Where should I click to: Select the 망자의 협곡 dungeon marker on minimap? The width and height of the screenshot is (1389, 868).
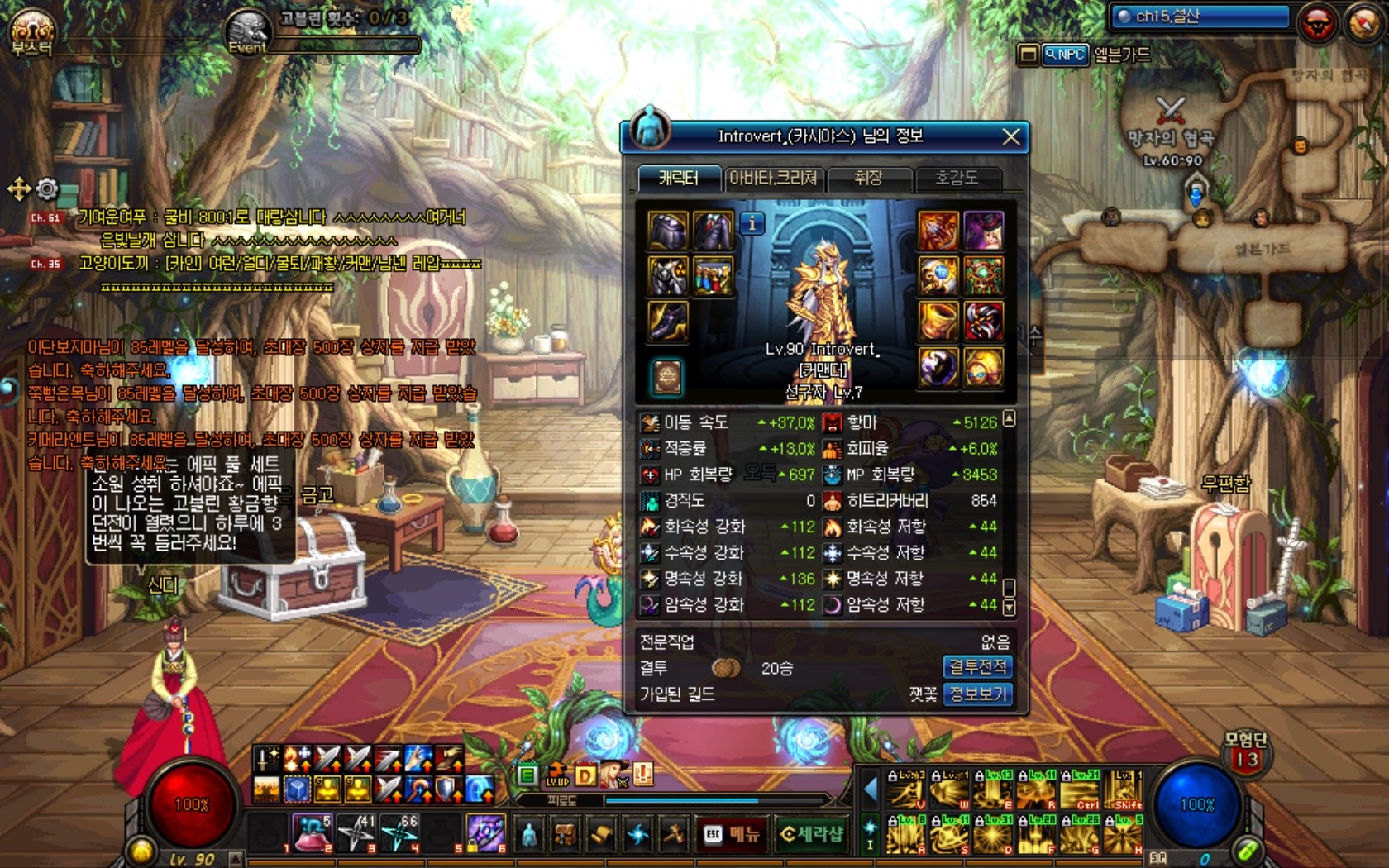pyautogui.click(x=1171, y=108)
